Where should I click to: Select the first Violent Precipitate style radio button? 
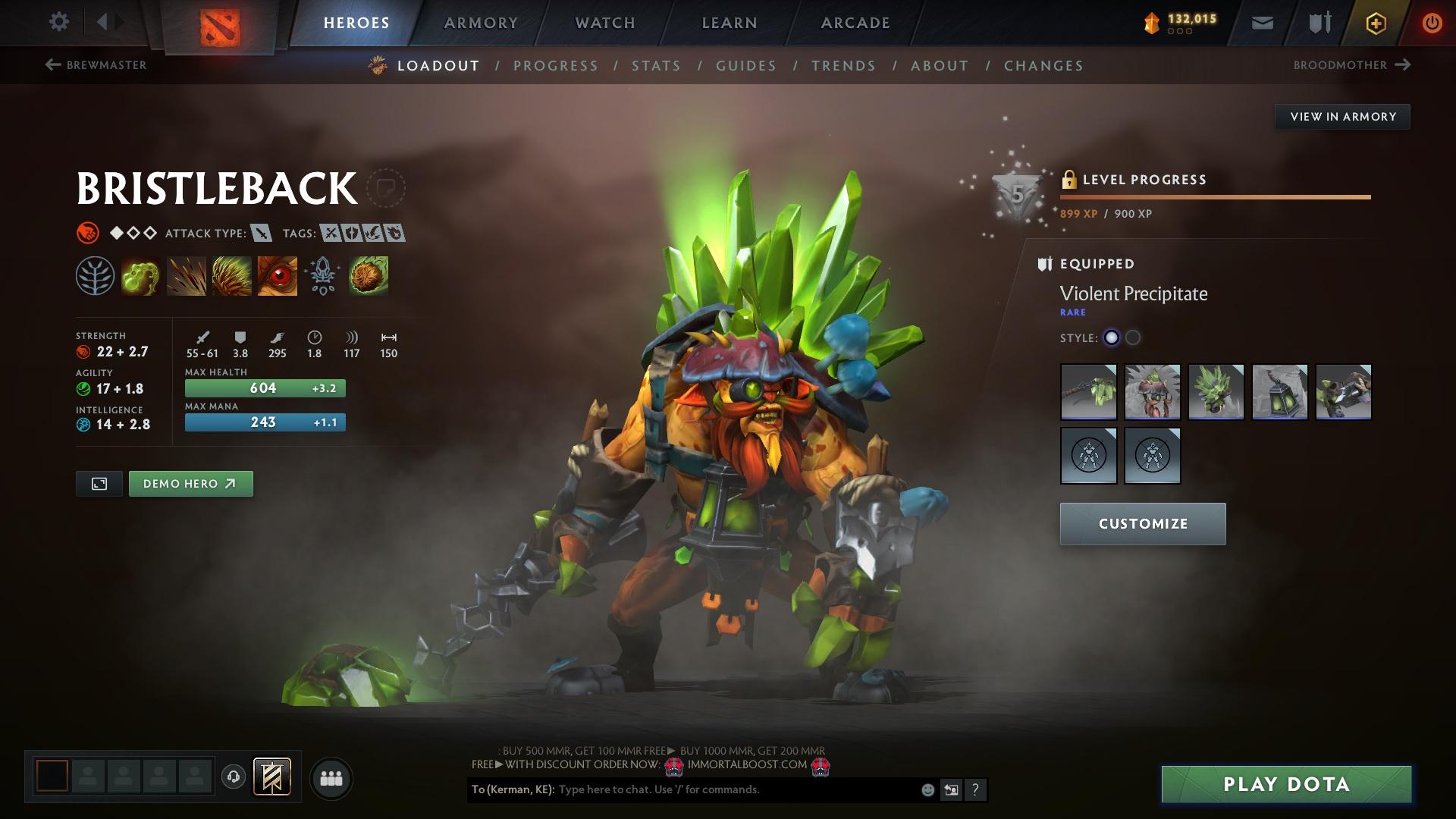[1112, 338]
